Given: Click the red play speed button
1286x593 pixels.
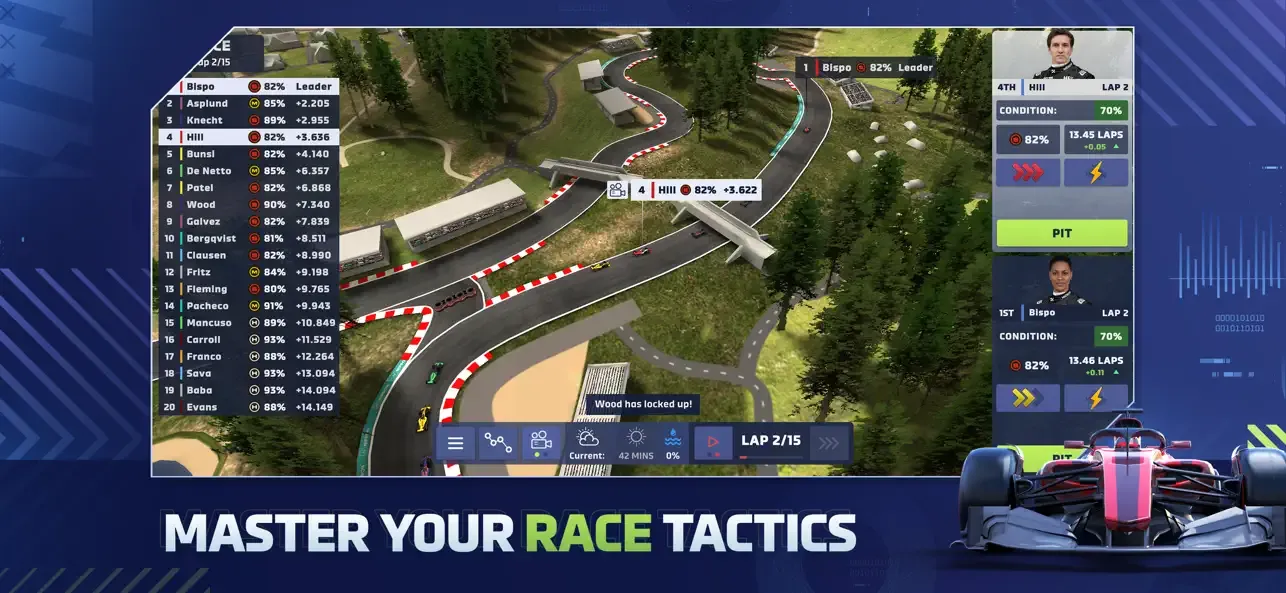Looking at the screenshot, I should click(x=713, y=442).
